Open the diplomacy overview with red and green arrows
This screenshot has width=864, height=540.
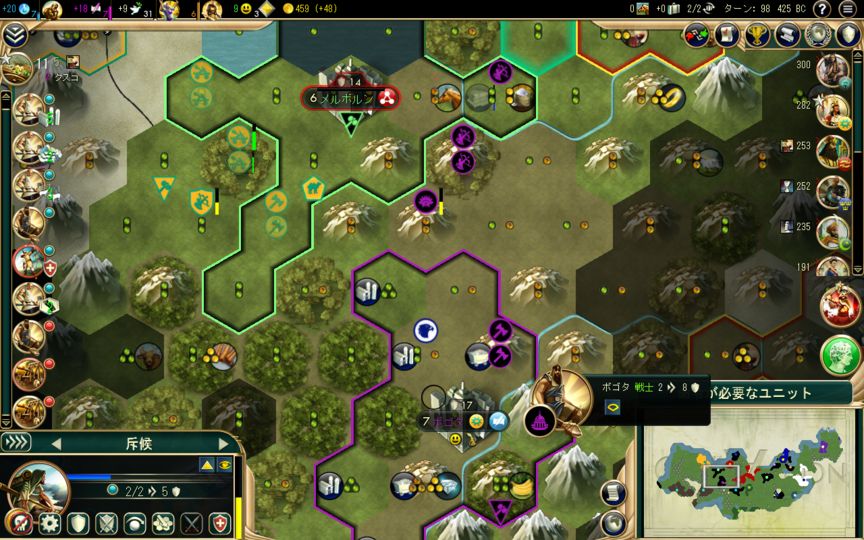coord(697,35)
